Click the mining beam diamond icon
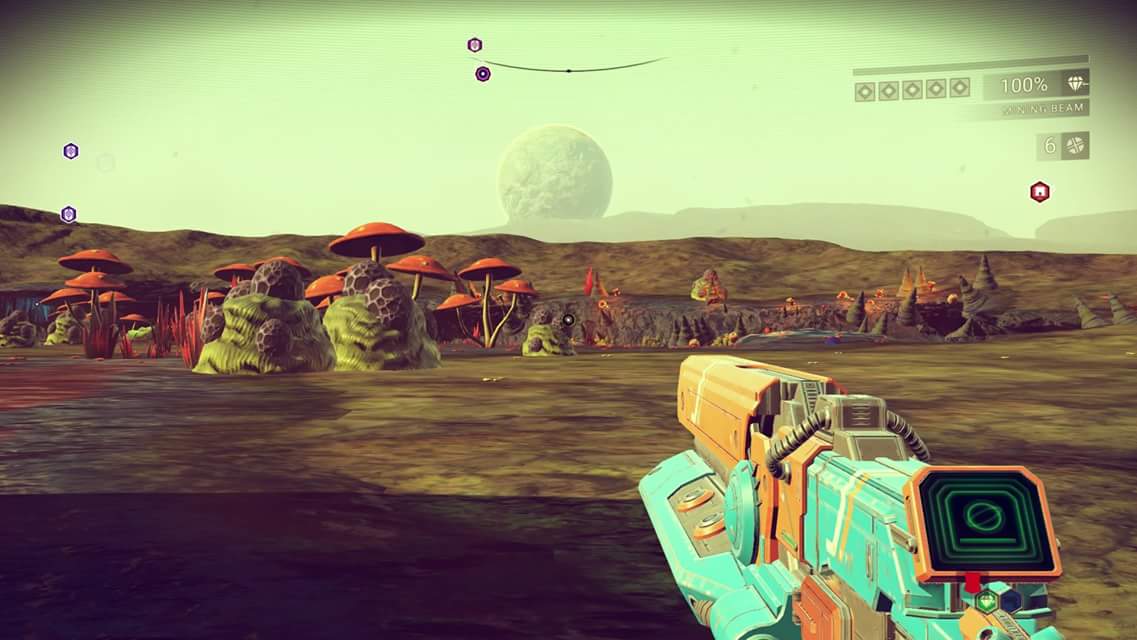 (x=1075, y=85)
